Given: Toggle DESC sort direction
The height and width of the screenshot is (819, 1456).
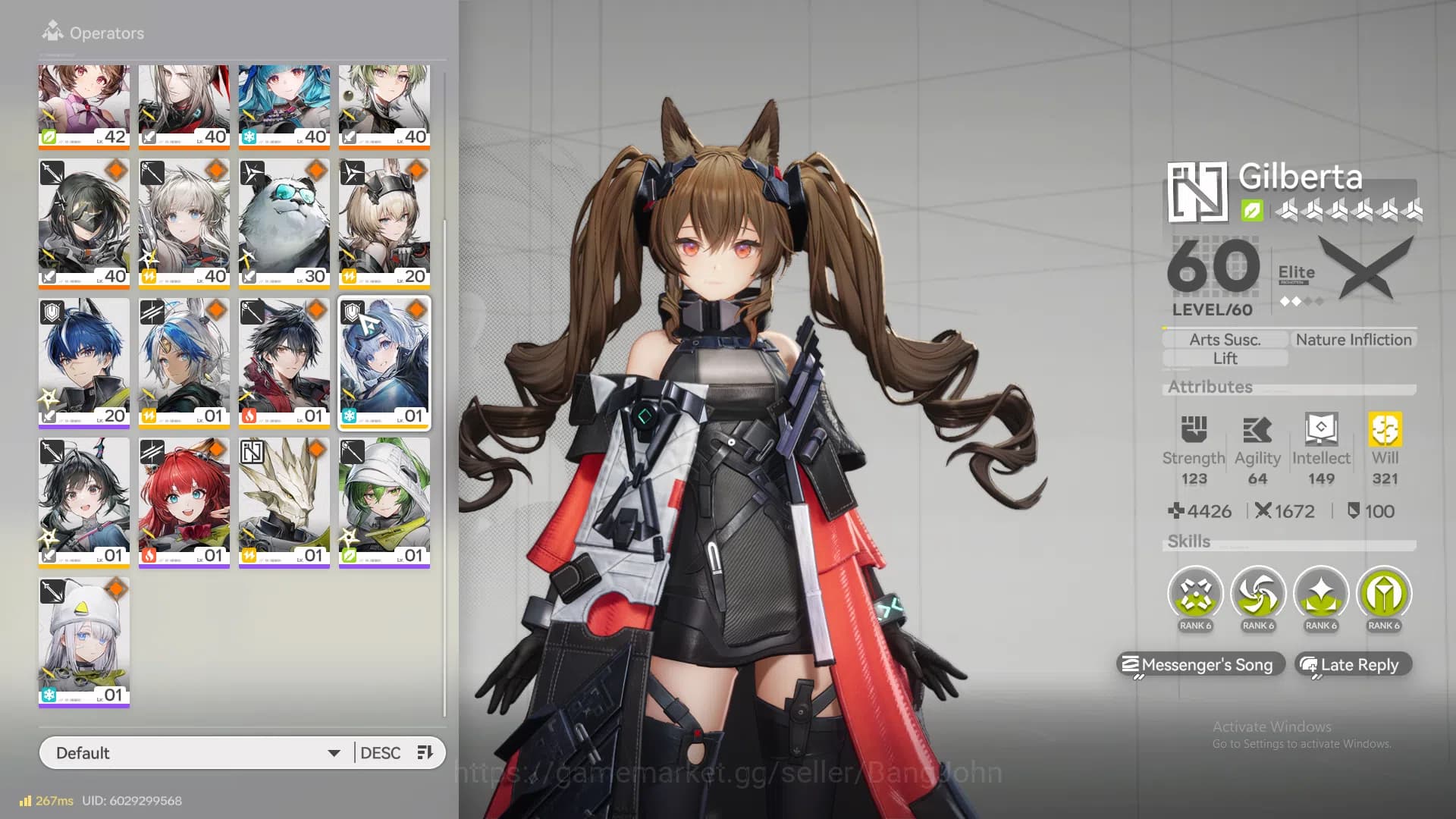Looking at the screenshot, I should coord(381,752).
